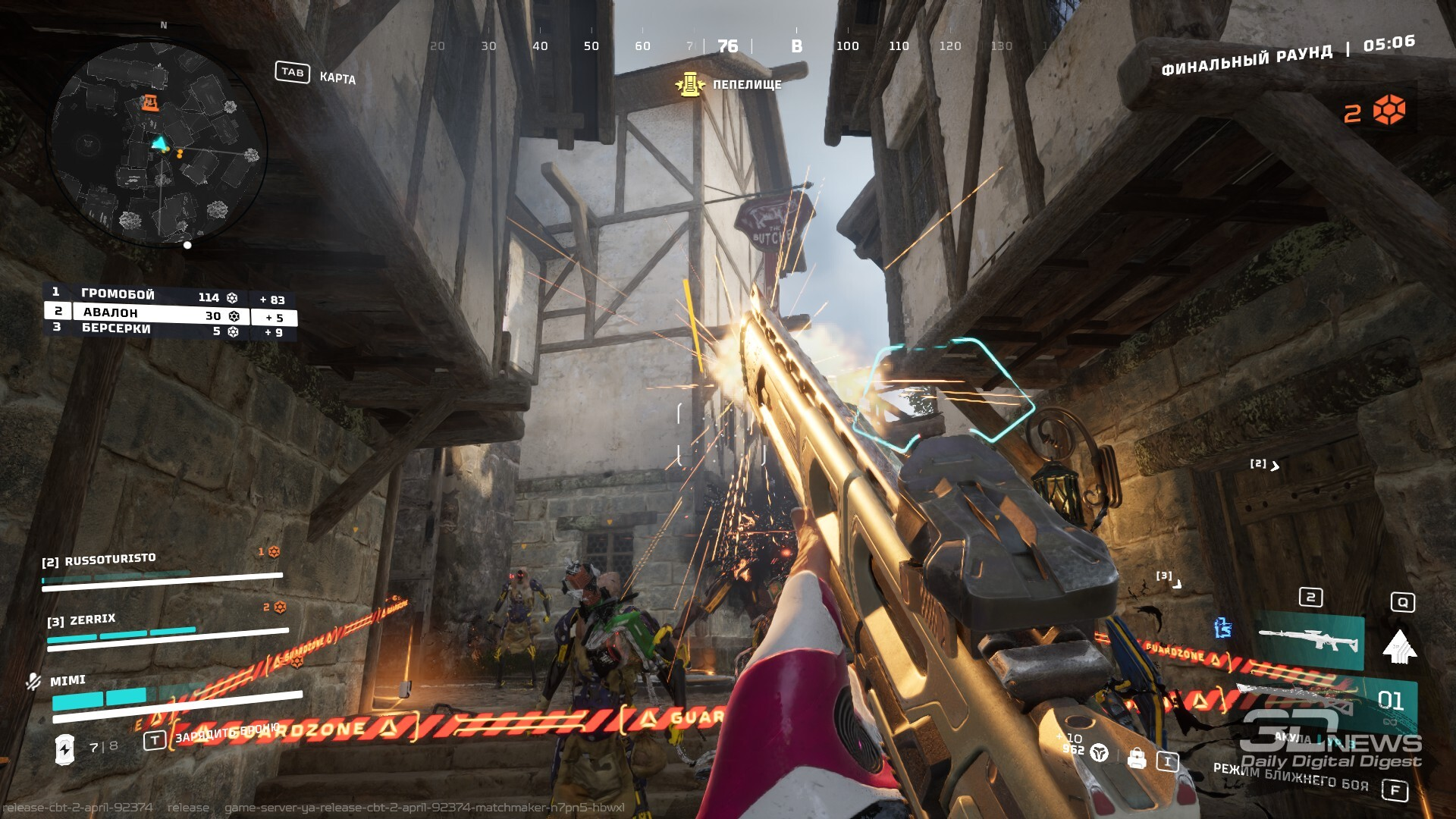Activate the white arrow ability icon
This screenshot has height=819, width=1456.
click(1400, 647)
